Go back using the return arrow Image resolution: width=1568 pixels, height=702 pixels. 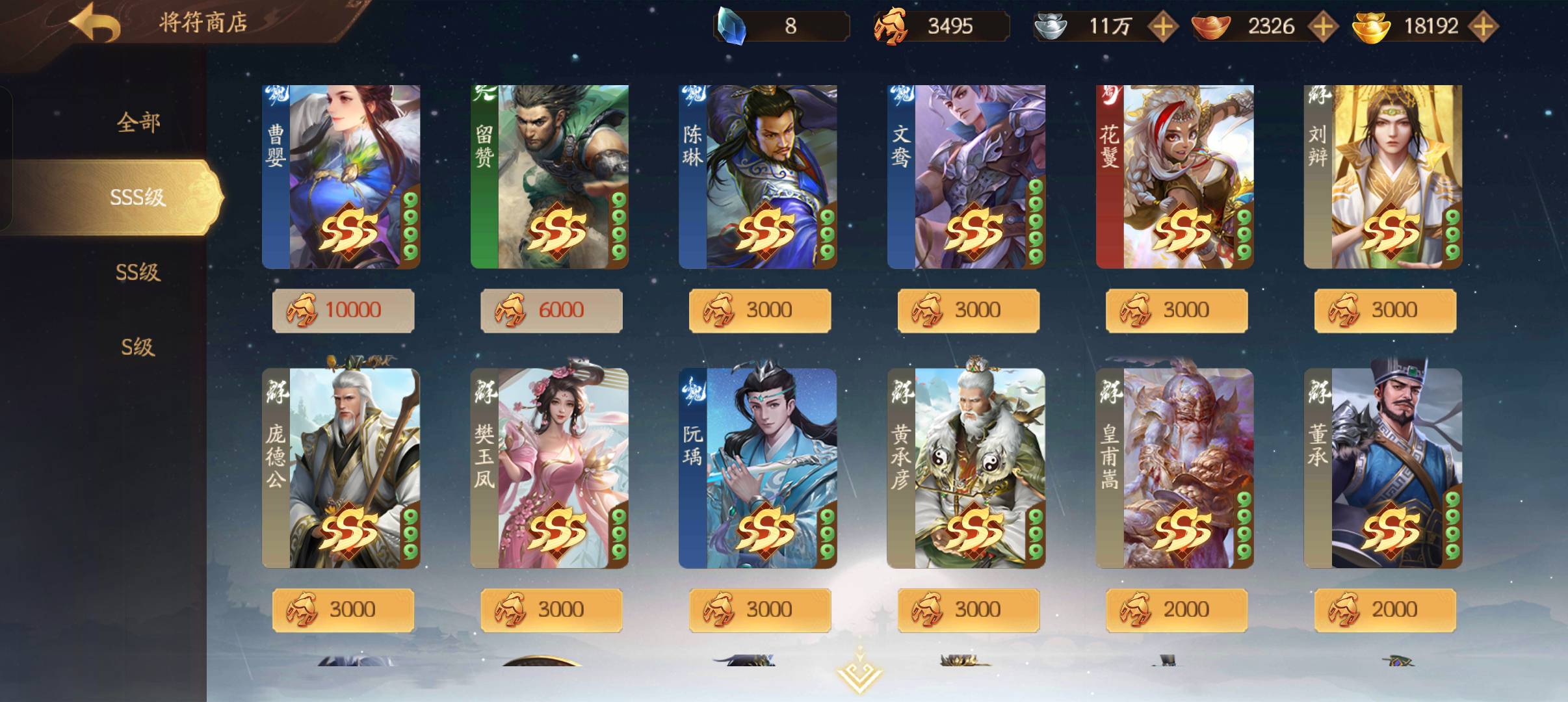point(95,23)
